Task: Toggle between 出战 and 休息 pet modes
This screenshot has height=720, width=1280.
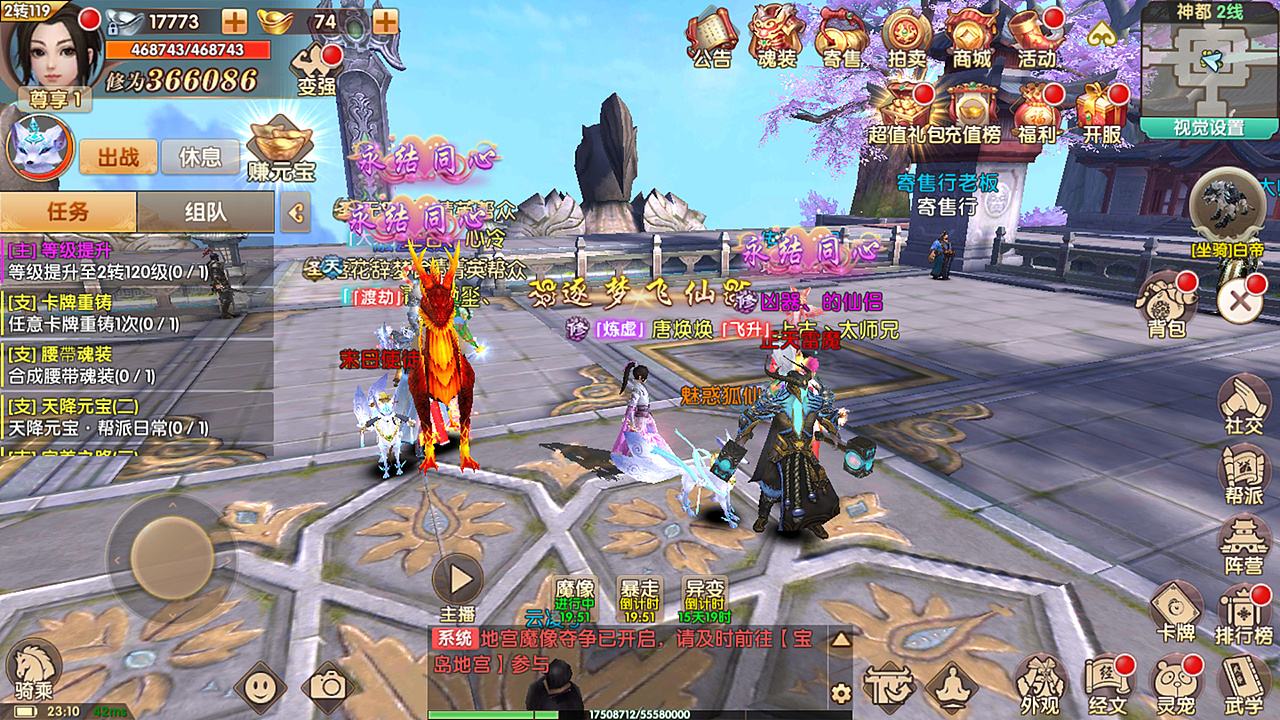Action: 118,157
